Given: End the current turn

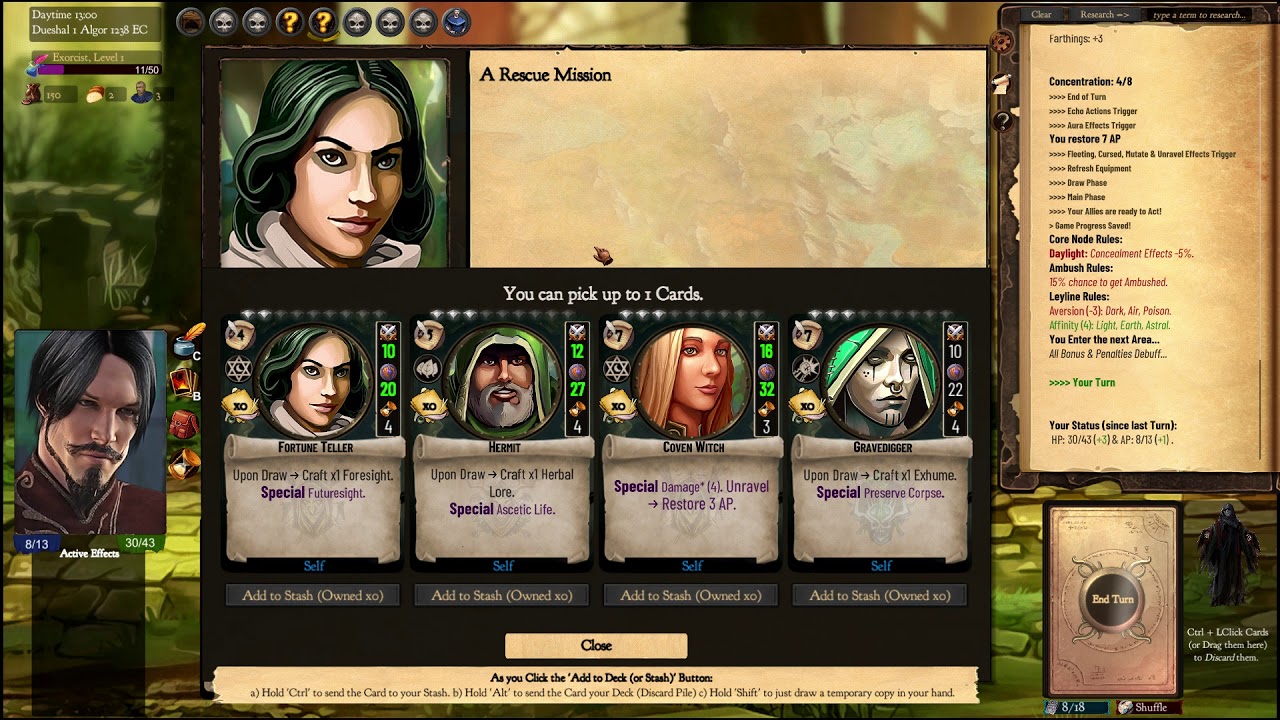Looking at the screenshot, I should 1113,599.
